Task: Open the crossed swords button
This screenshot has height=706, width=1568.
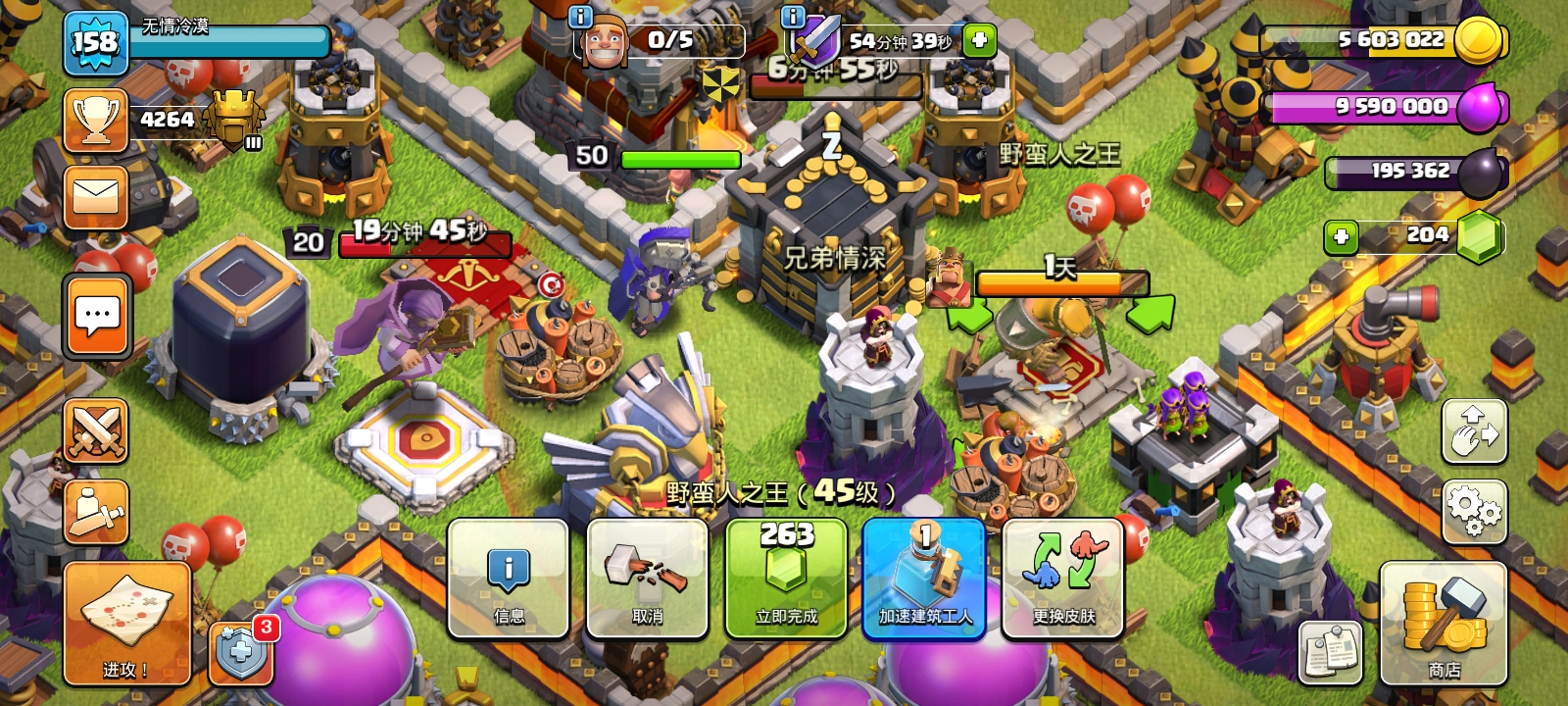Action: [x=96, y=430]
